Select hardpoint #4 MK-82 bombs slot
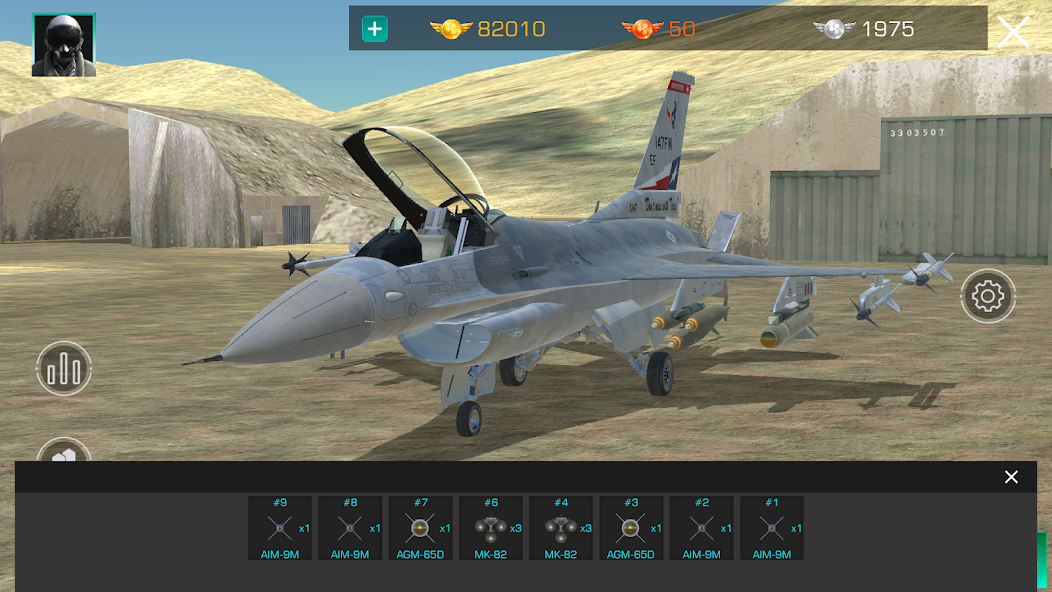This screenshot has width=1052, height=592. click(x=561, y=528)
